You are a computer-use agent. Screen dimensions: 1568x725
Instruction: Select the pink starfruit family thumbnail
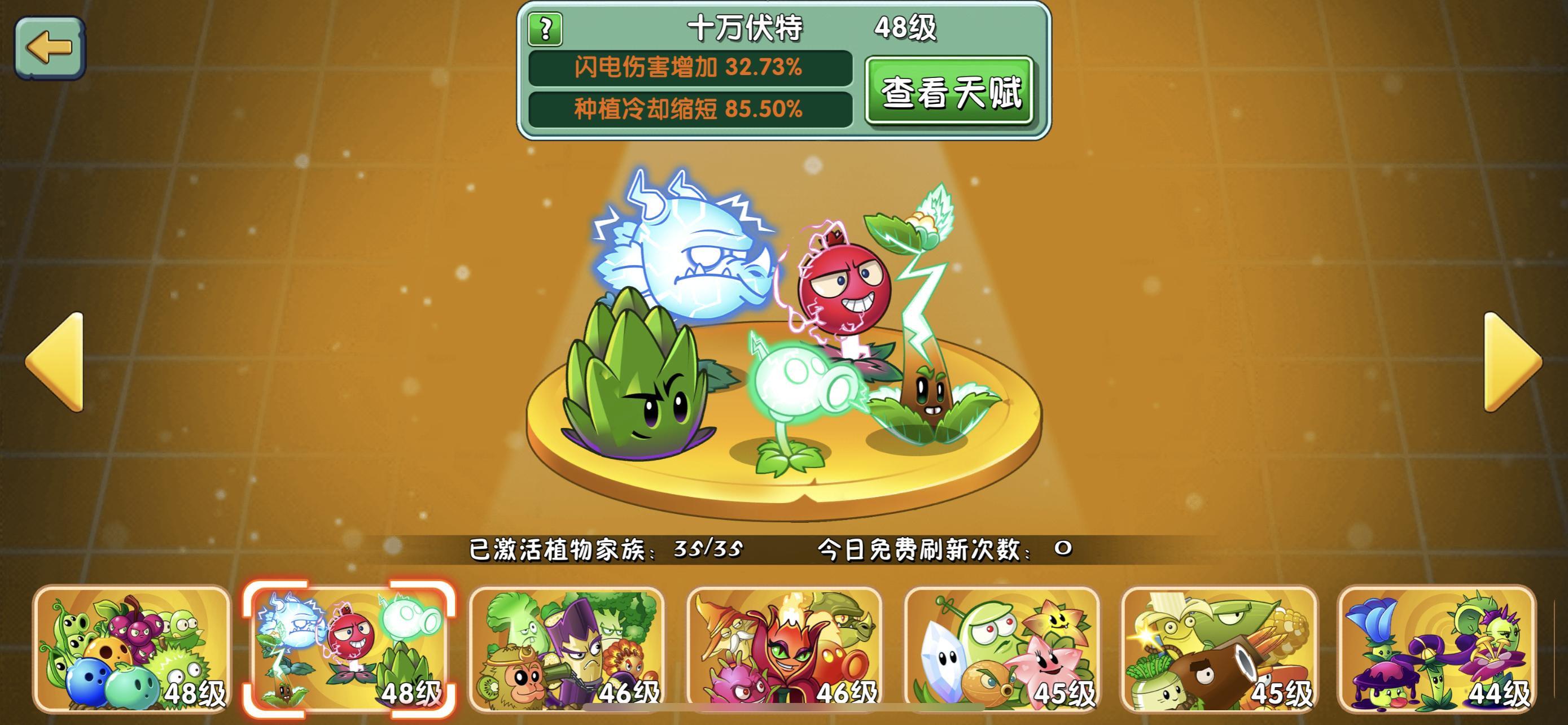point(1002,649)
